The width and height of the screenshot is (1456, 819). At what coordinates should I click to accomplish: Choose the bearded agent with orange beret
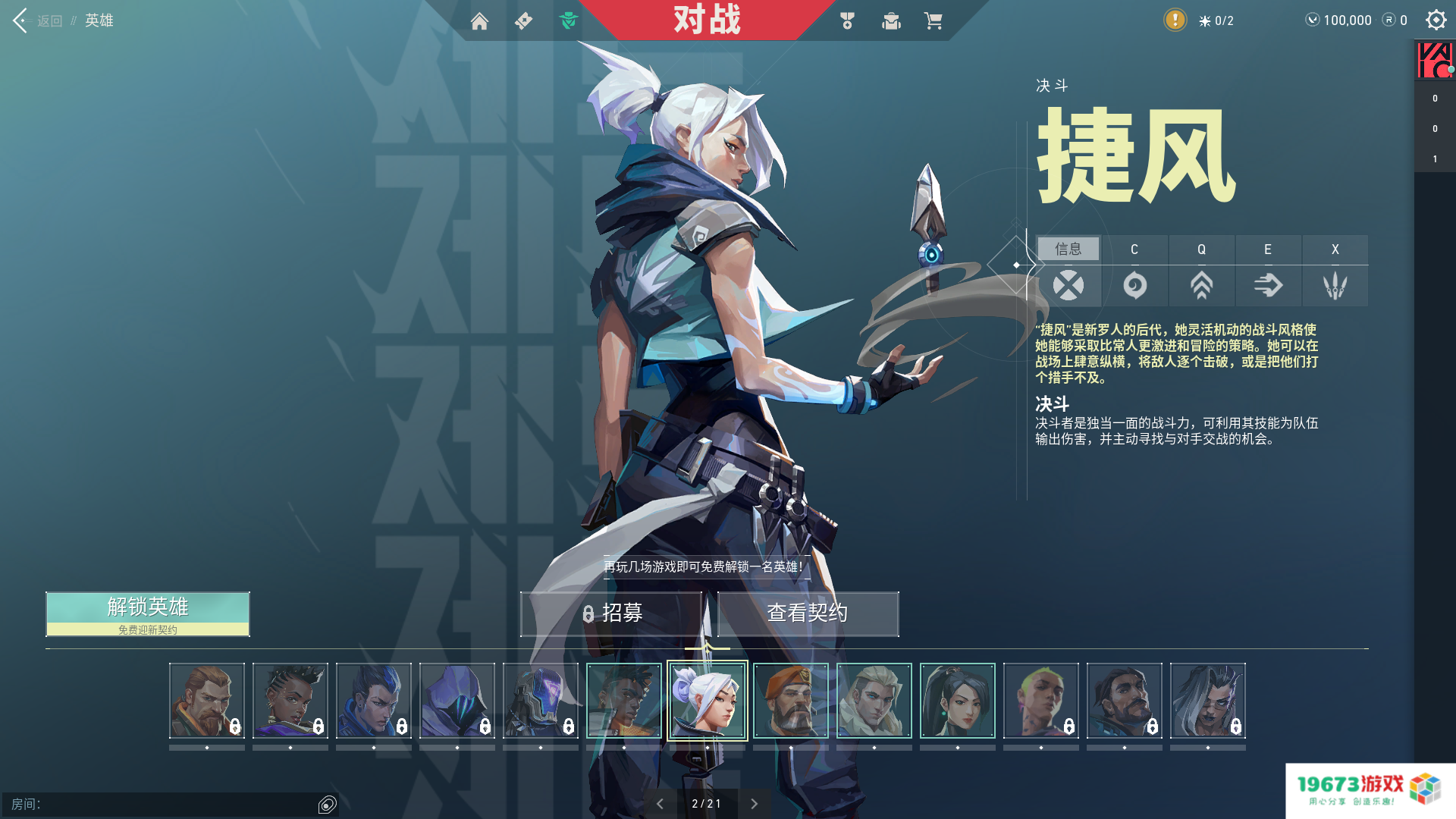(x=791, y=701)
